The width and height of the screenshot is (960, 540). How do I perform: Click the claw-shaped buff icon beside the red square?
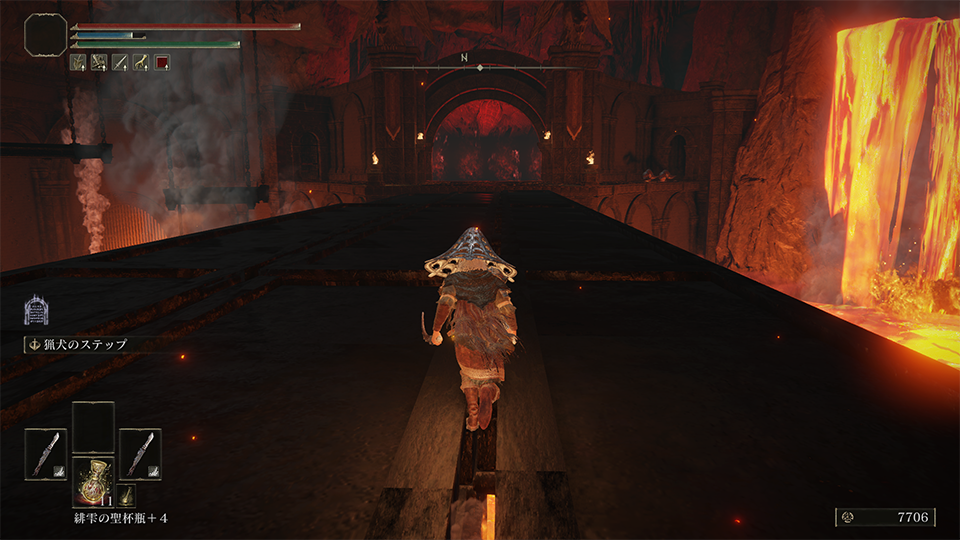click(141, 62)
